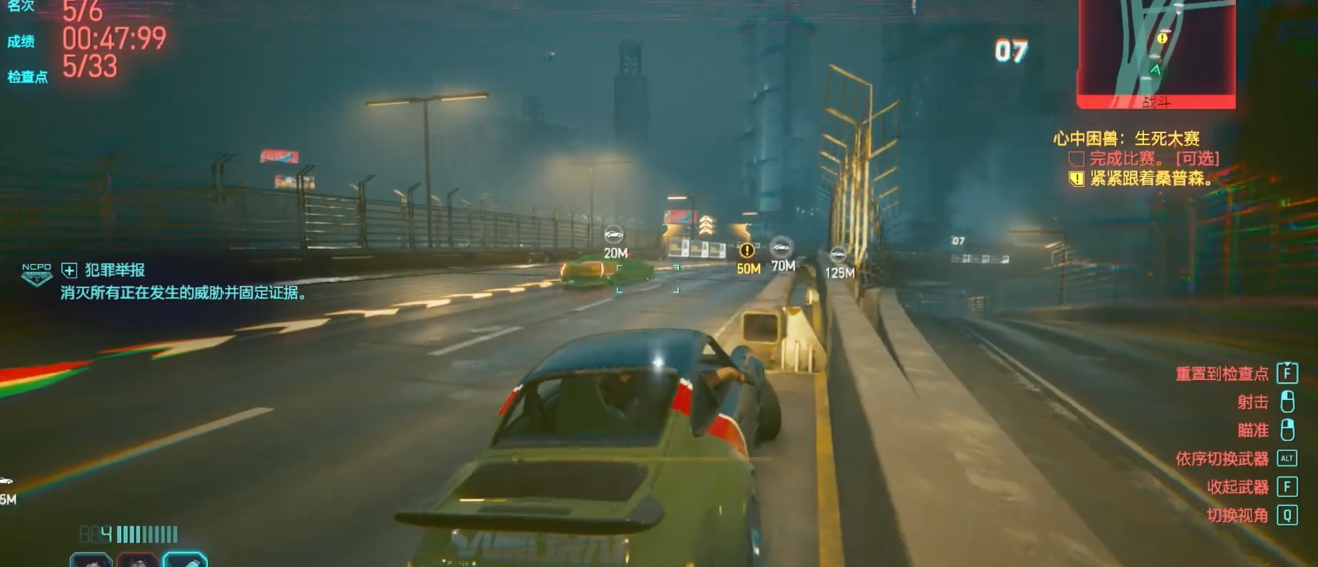Select the yellow objective marker at 50M

[x=746, y=250]
